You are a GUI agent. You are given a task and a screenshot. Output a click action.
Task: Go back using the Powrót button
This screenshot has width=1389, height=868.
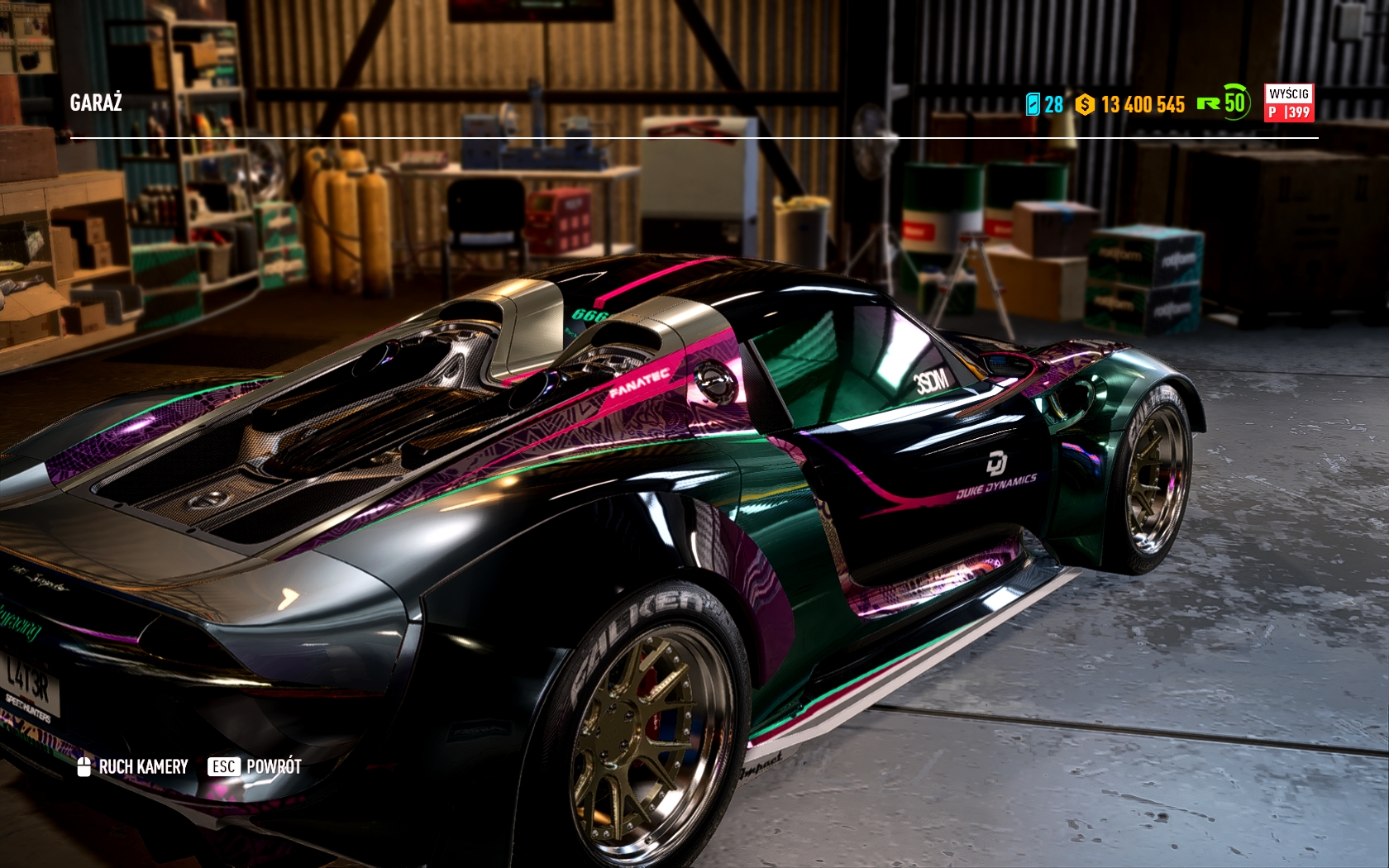coord(255,767)
